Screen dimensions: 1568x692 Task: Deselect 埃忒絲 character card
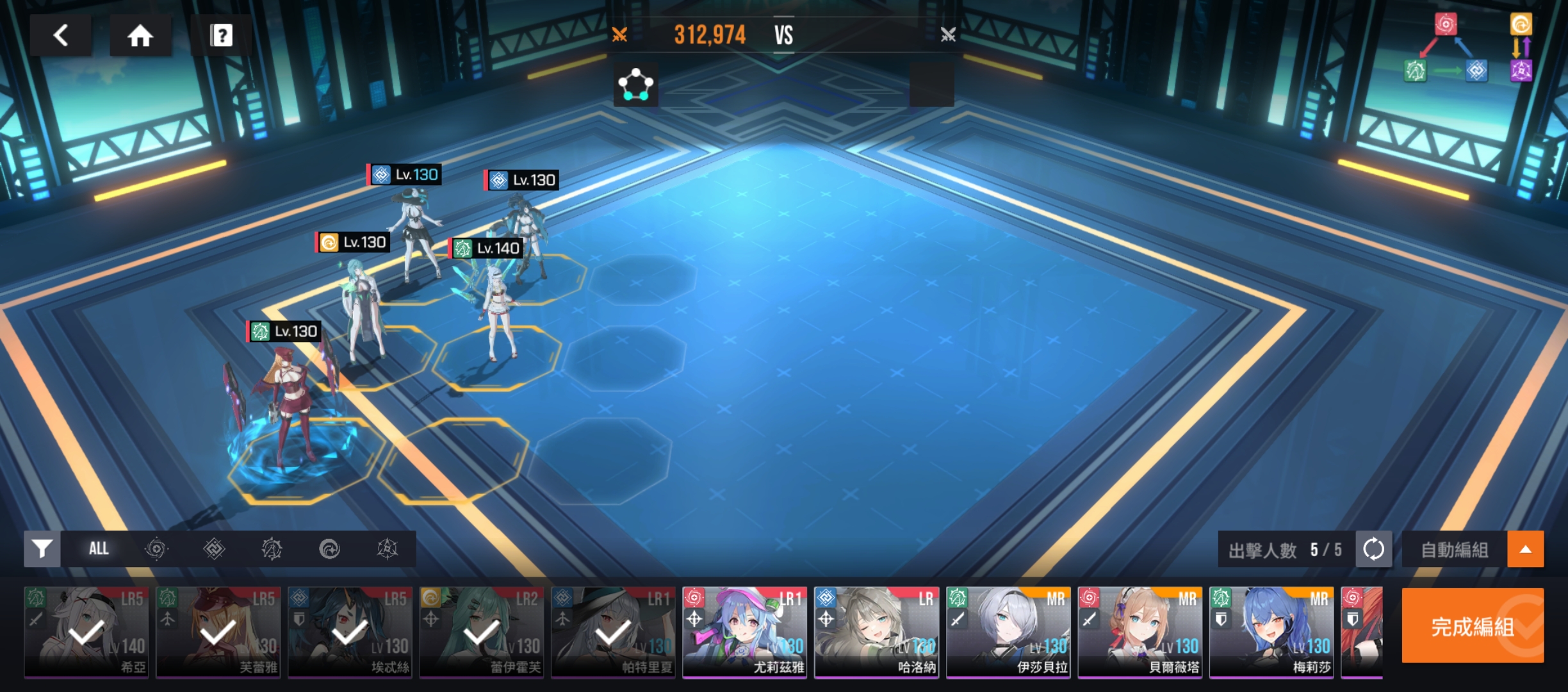click(350, 632)
